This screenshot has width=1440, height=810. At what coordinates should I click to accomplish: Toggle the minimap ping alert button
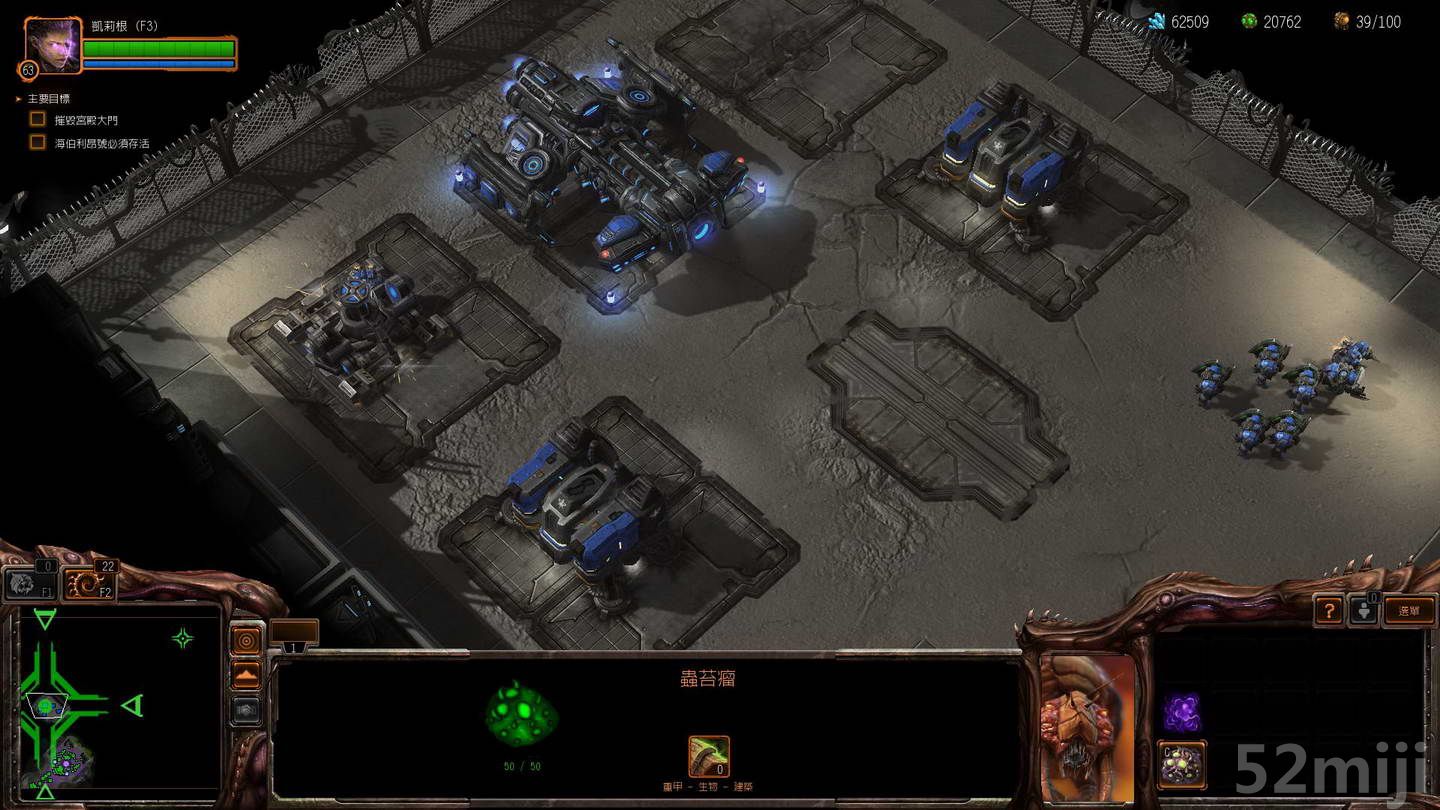pos(245,640)
